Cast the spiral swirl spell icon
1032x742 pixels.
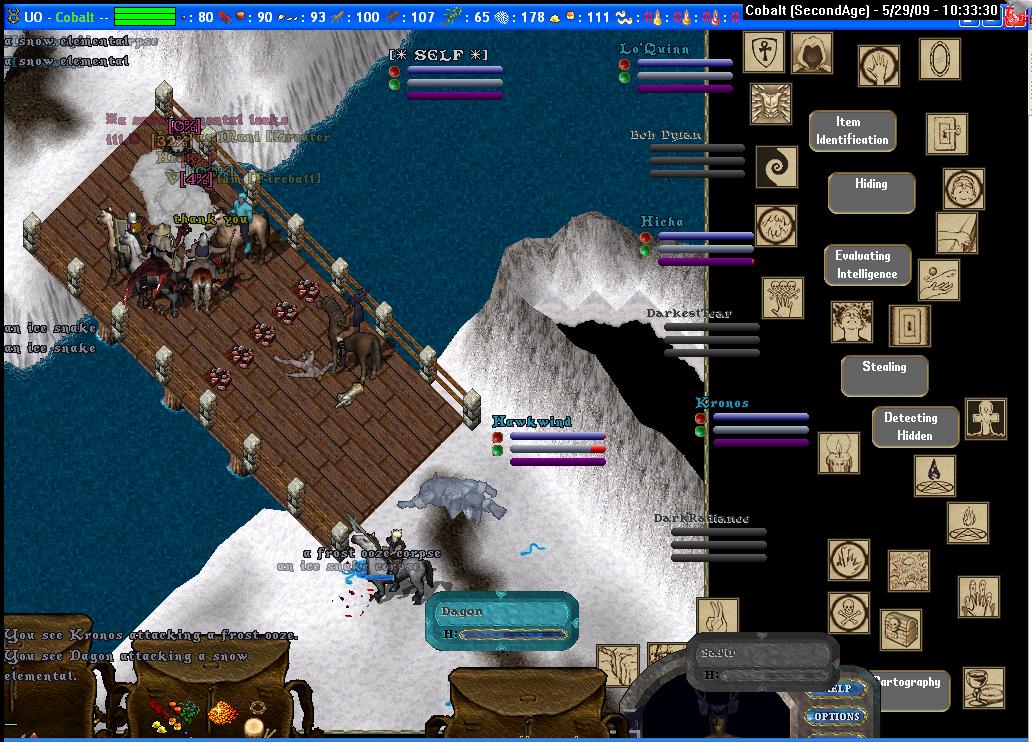(775, 167)
